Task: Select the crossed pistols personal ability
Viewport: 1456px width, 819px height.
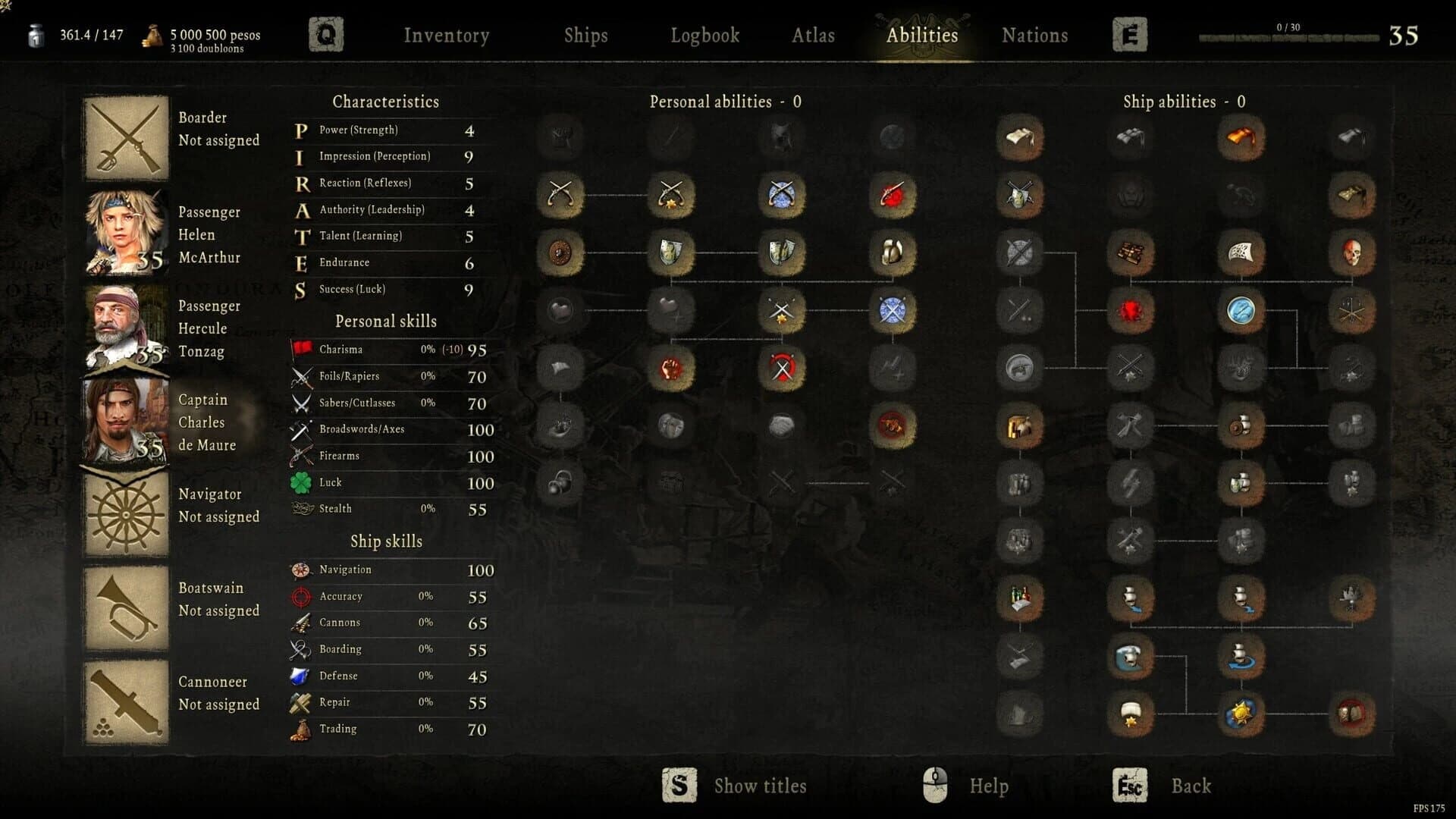Action: point(561,196)
